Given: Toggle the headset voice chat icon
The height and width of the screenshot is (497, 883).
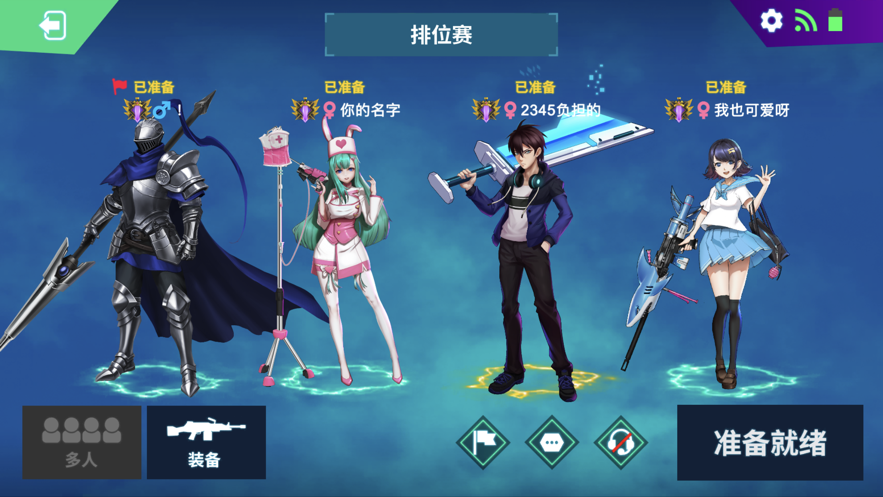Looking at the screenshot, I should pos(620,442).
